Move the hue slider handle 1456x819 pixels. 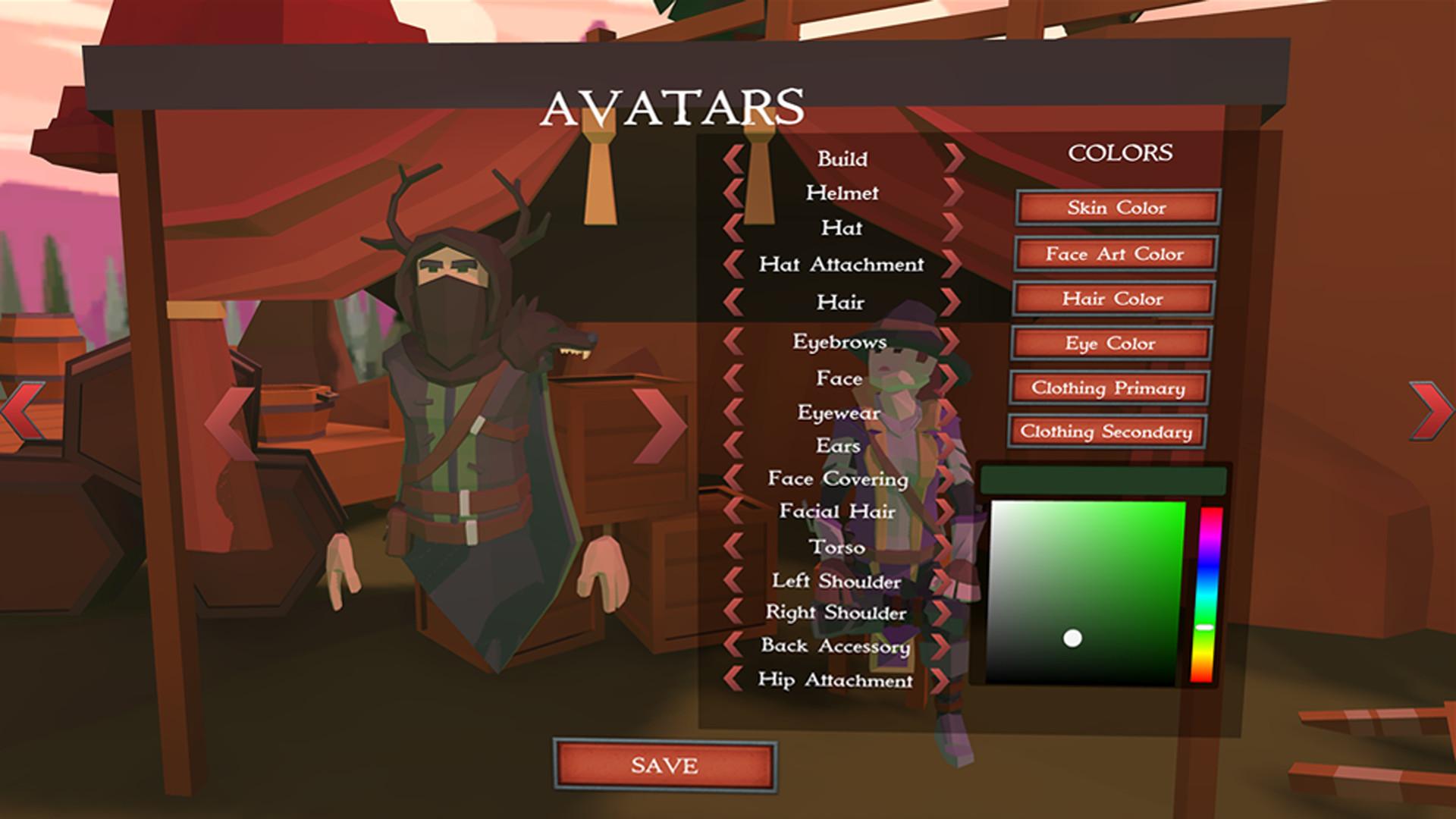pos(1205,626)
